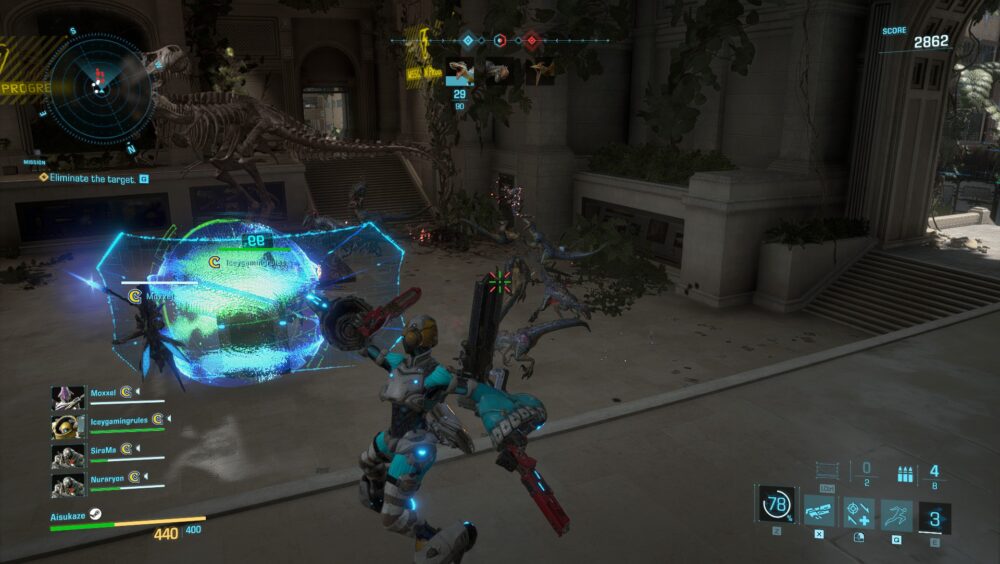1000x564 pixels.
Task: Activate the chainsaw weapon skill icon
Action: coord(819,514)
